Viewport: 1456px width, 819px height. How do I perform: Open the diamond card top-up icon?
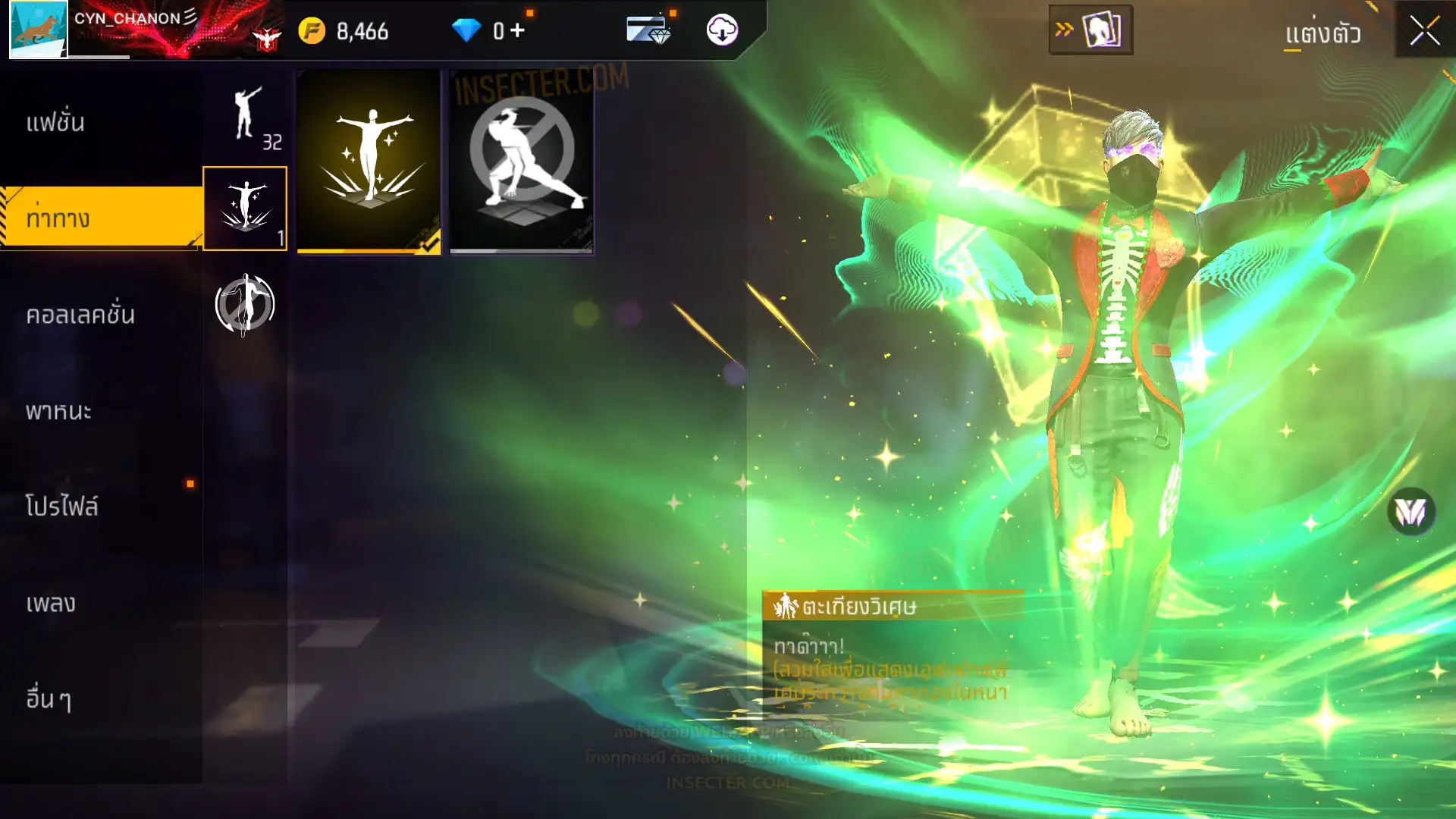pos(648,30)
